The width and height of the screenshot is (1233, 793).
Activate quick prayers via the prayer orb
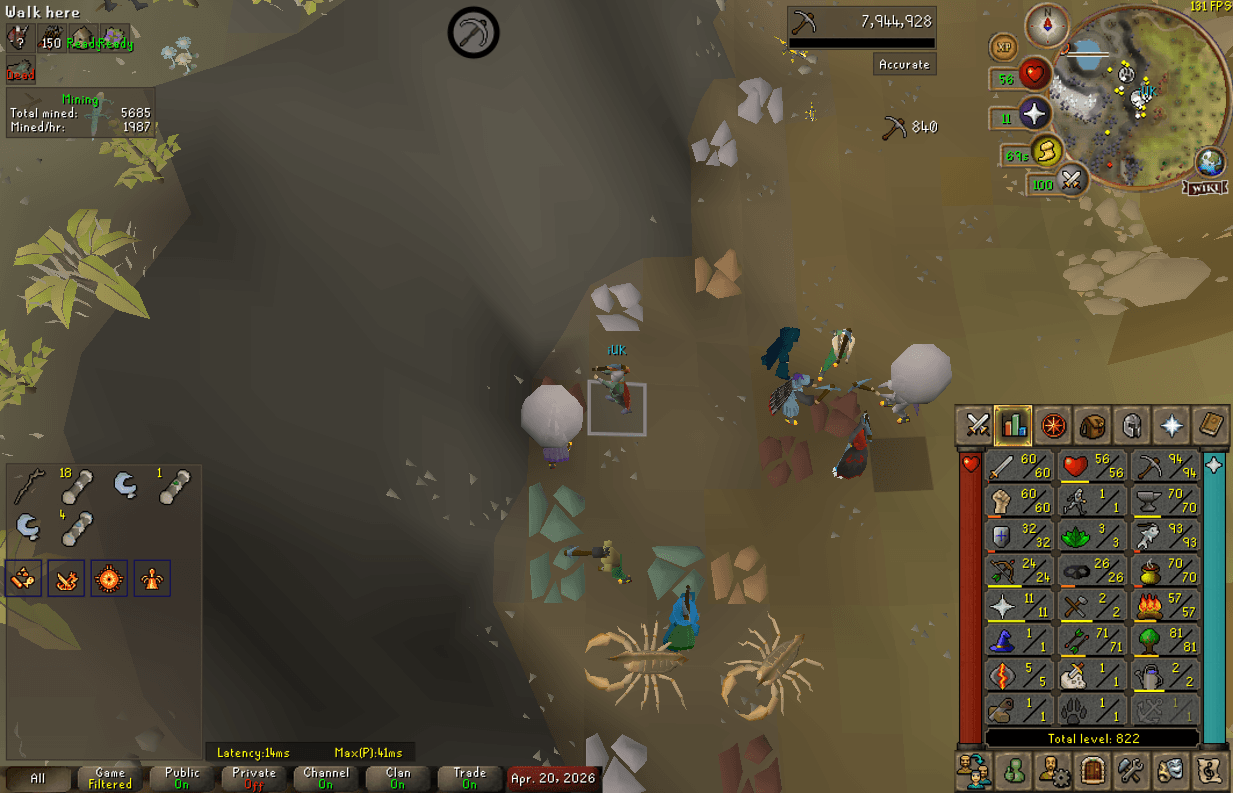click(1034, 114)
